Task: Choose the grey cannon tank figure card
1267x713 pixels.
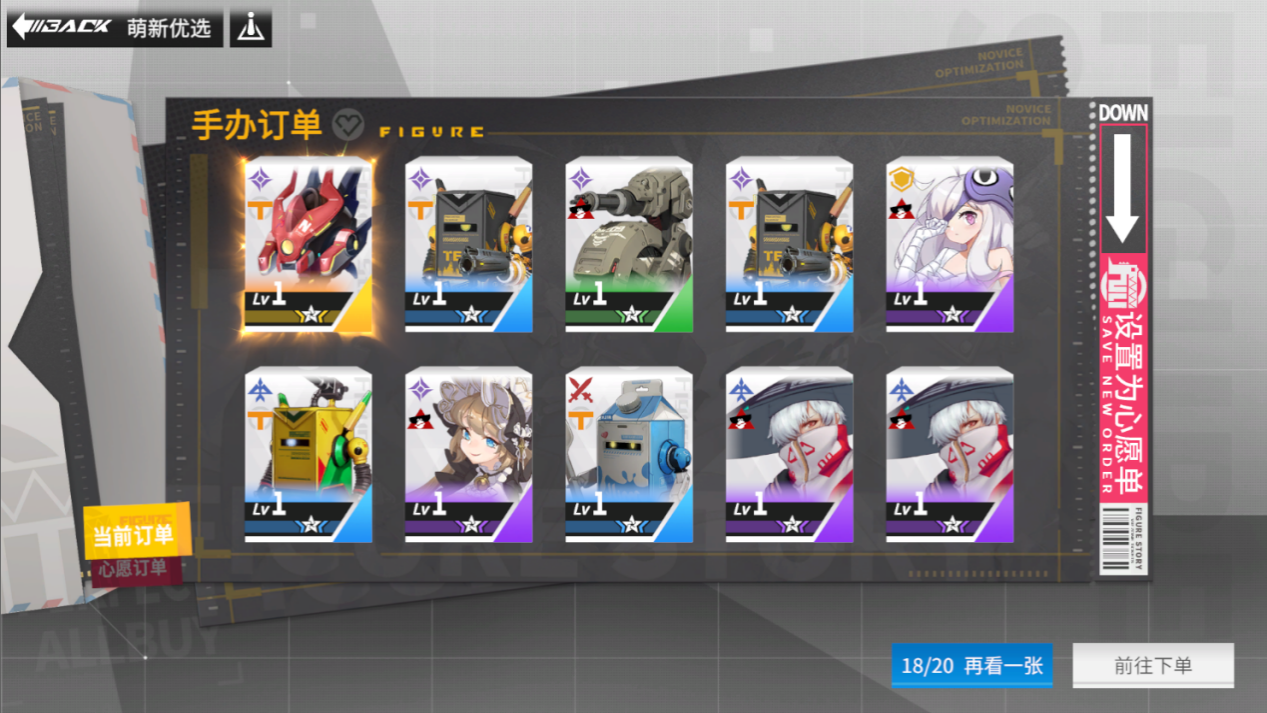Action: pos(629,244)
